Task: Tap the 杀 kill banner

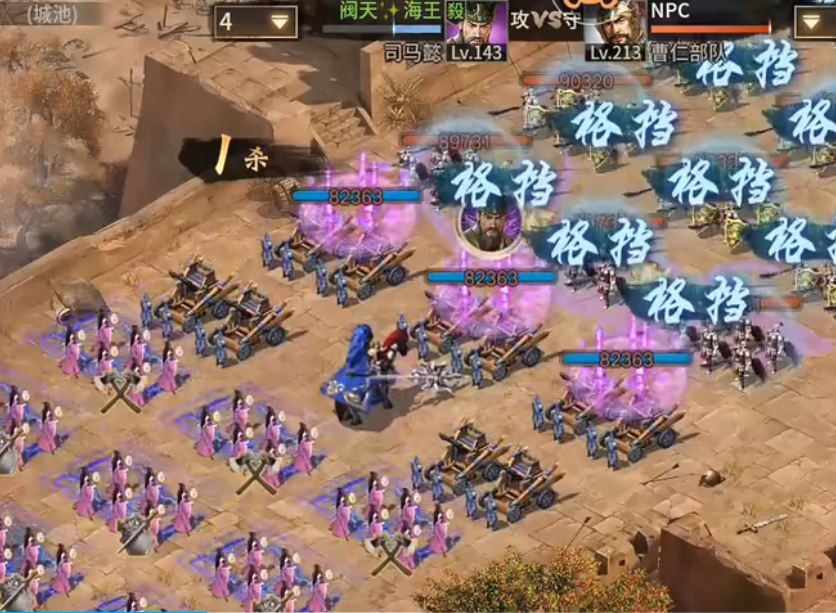Action: (246, 158)
